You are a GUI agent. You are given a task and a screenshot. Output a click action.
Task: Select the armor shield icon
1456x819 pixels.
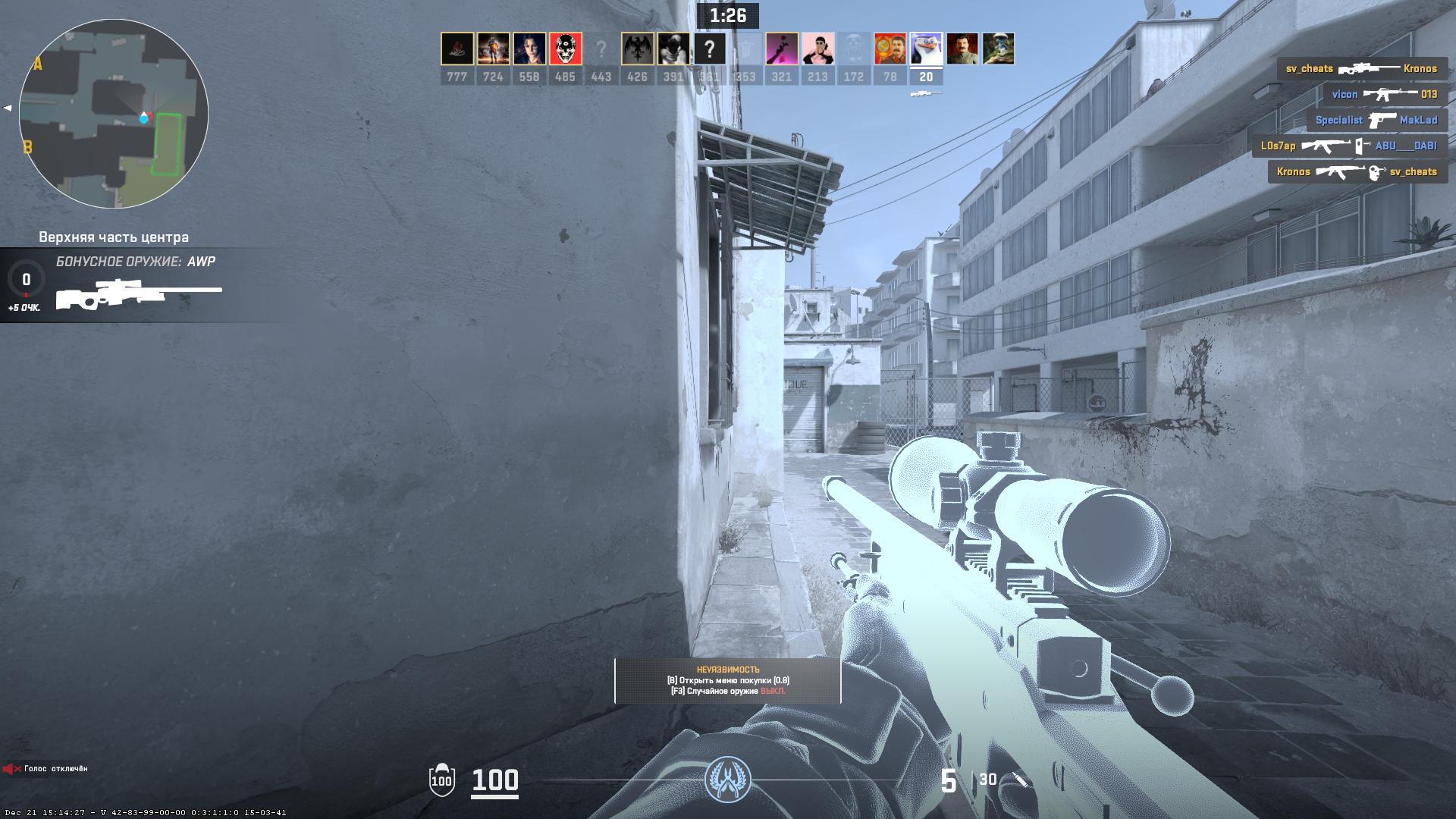(441, 780)
